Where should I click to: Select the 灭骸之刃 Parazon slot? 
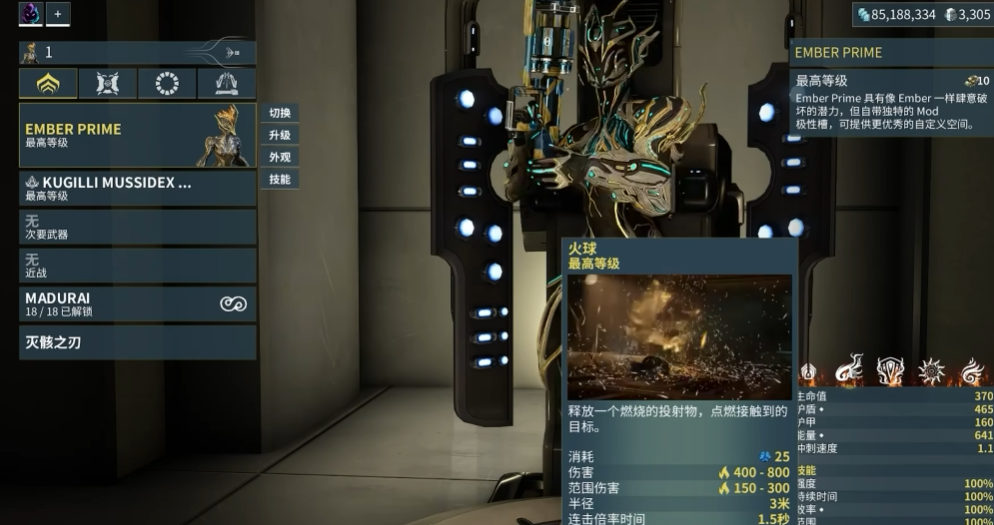click(x=137, y=343)
